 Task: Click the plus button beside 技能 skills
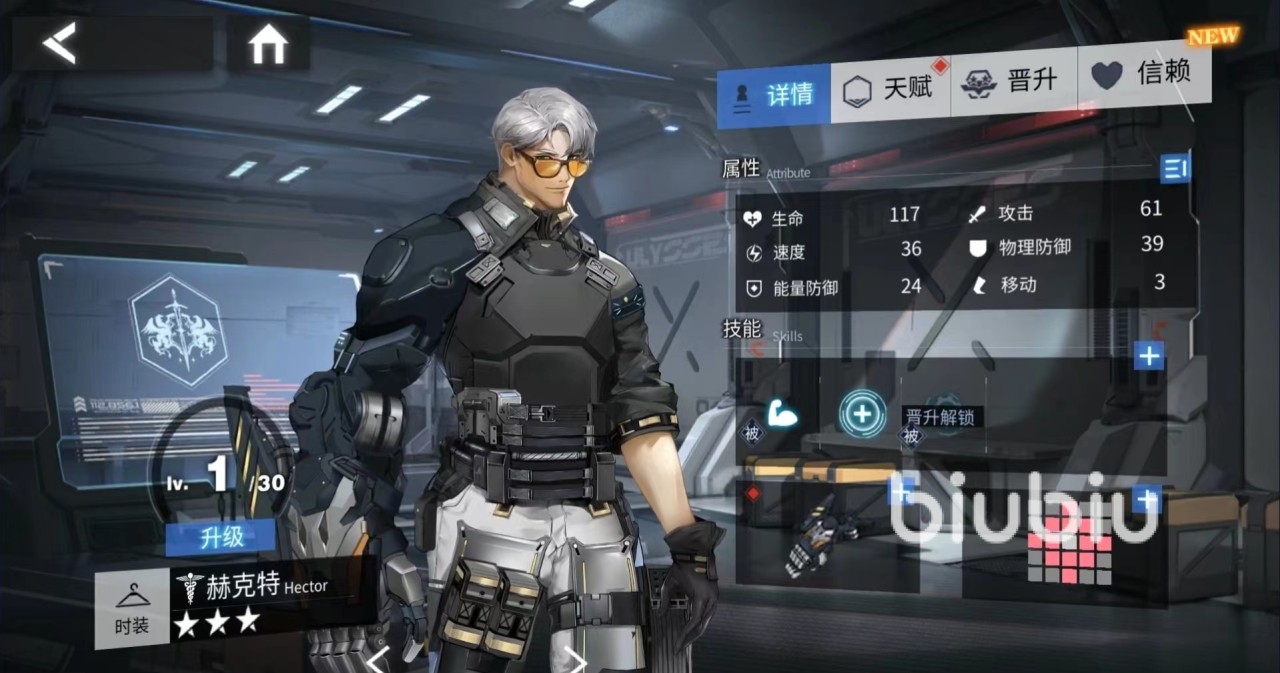coord(1149,355)
